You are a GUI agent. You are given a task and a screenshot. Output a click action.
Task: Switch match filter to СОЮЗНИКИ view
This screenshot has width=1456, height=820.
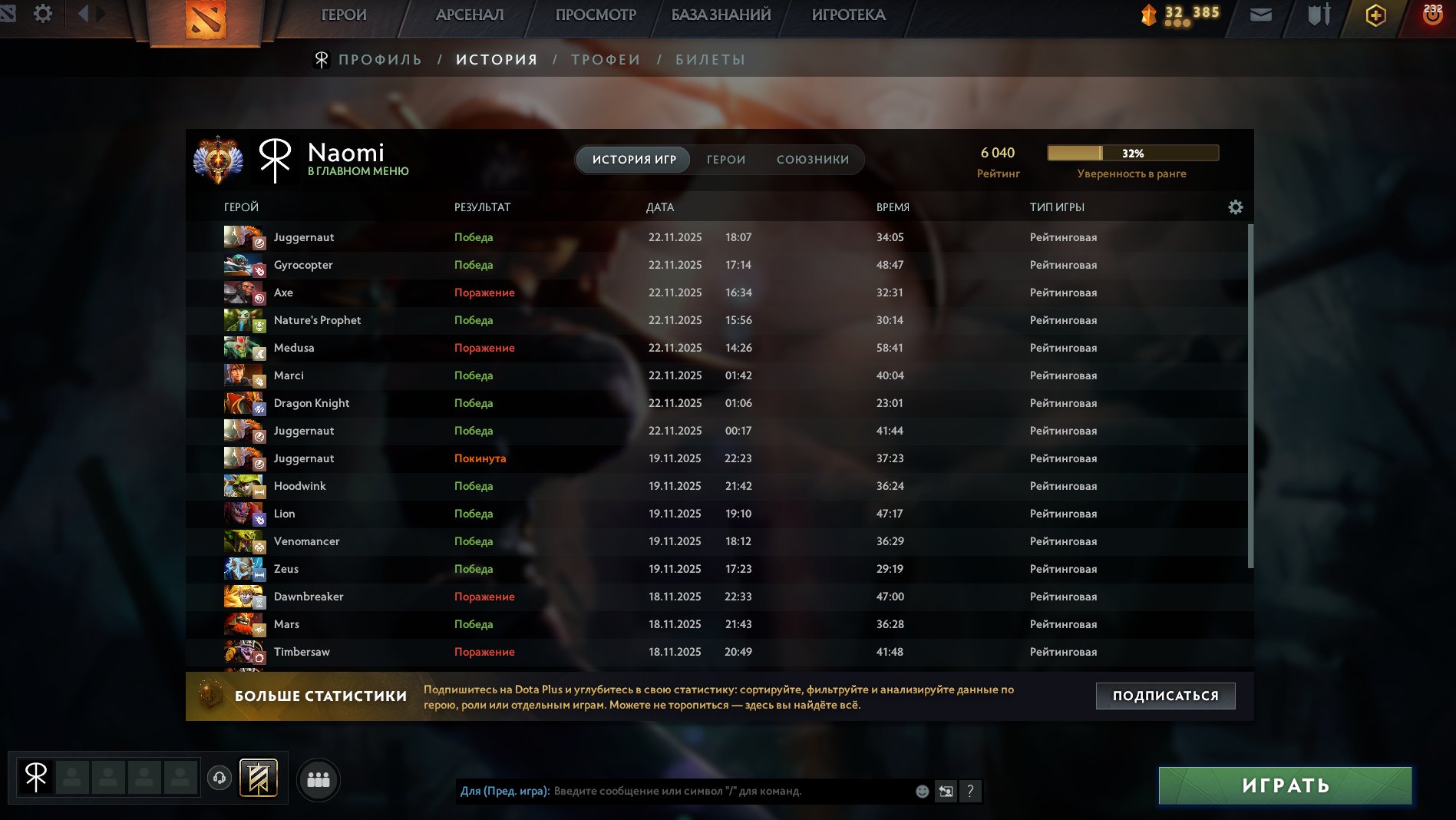click(813, 160)
